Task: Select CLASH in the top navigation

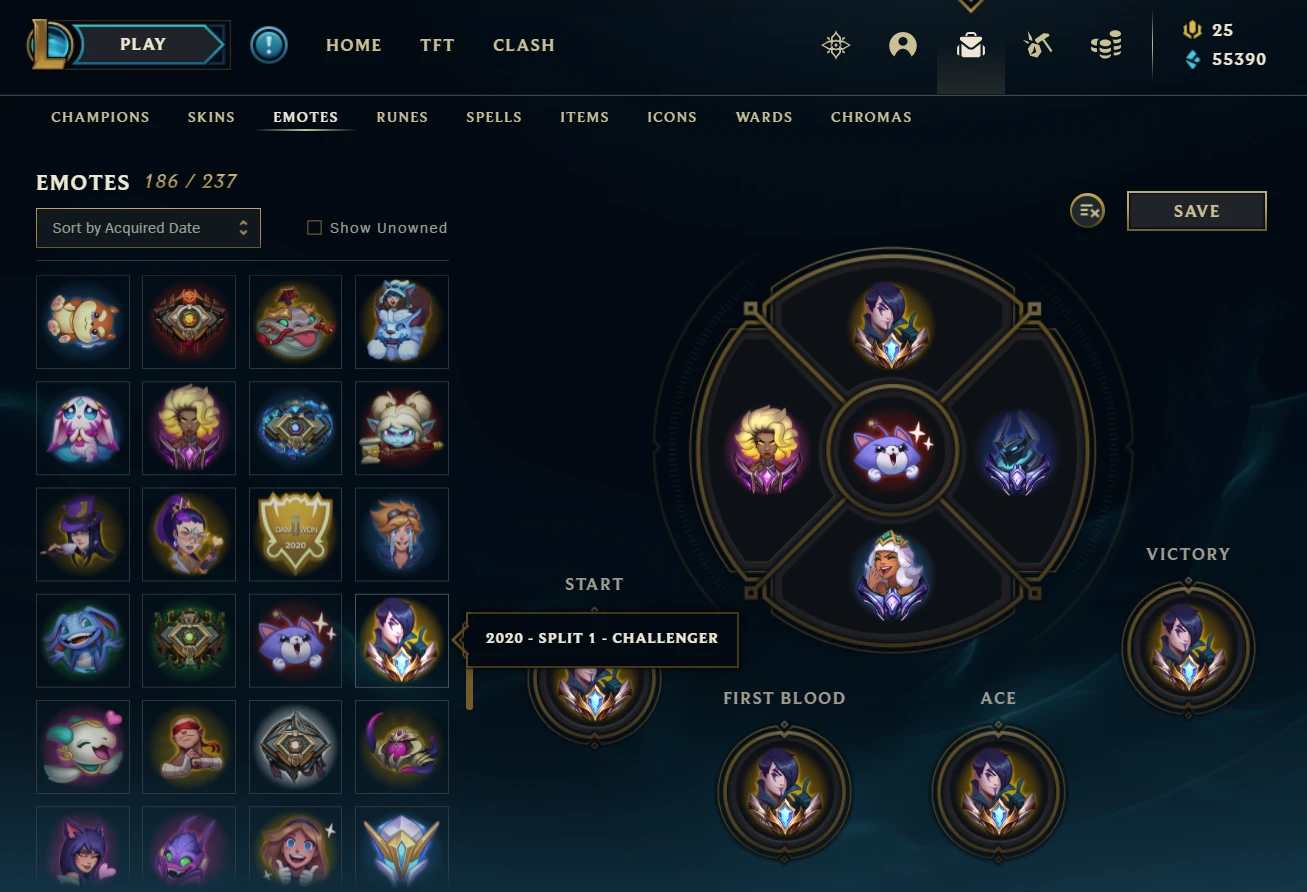Action: click(523, 45)
